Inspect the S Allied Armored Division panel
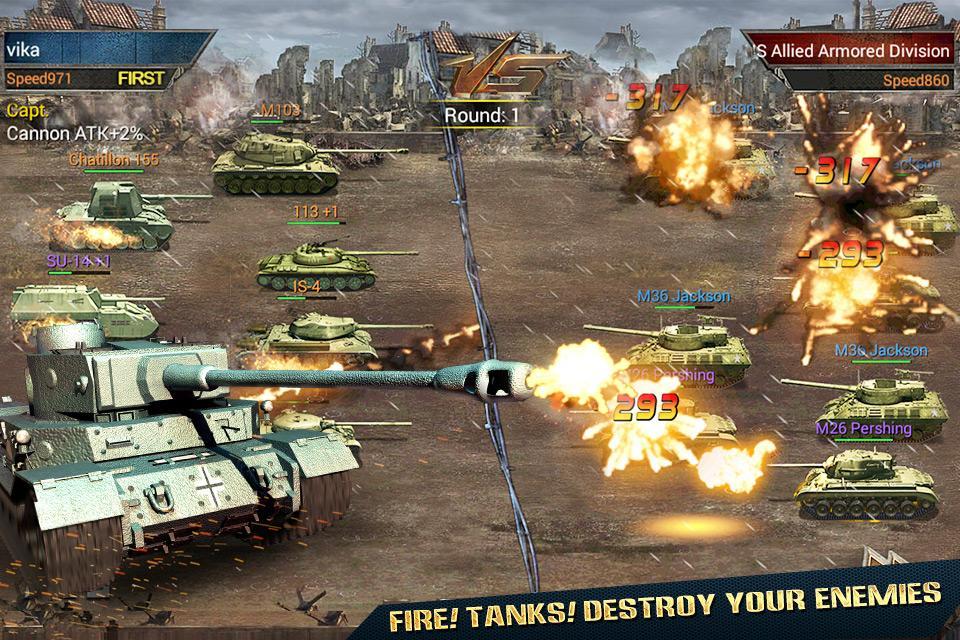 (x=852, y=51)
